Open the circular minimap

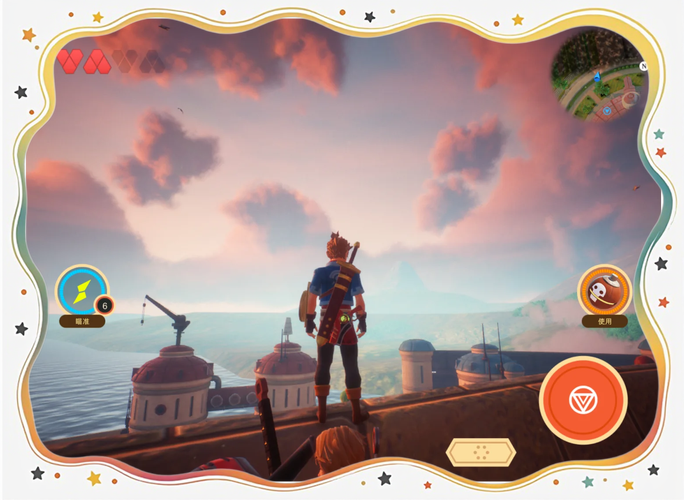pos(599,78)
